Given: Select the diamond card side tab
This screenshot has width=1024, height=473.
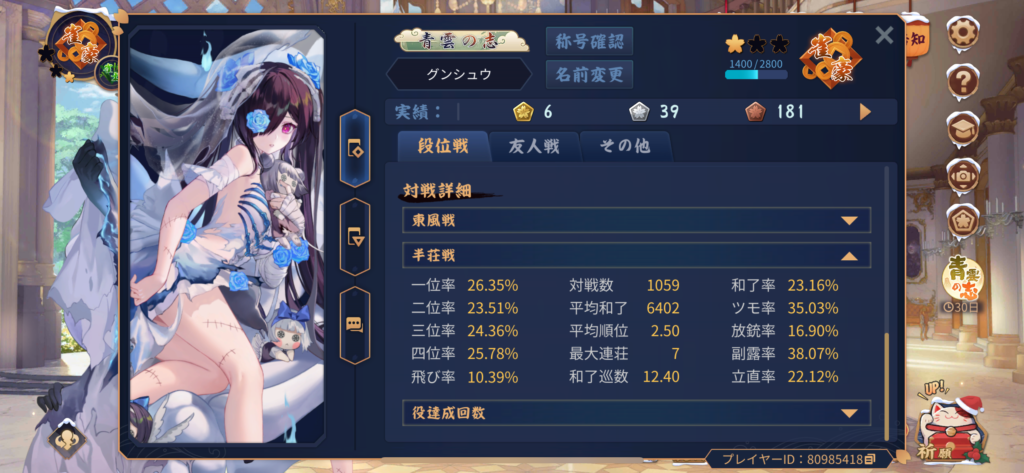Looking at the screenshot, I should point(356,148).
